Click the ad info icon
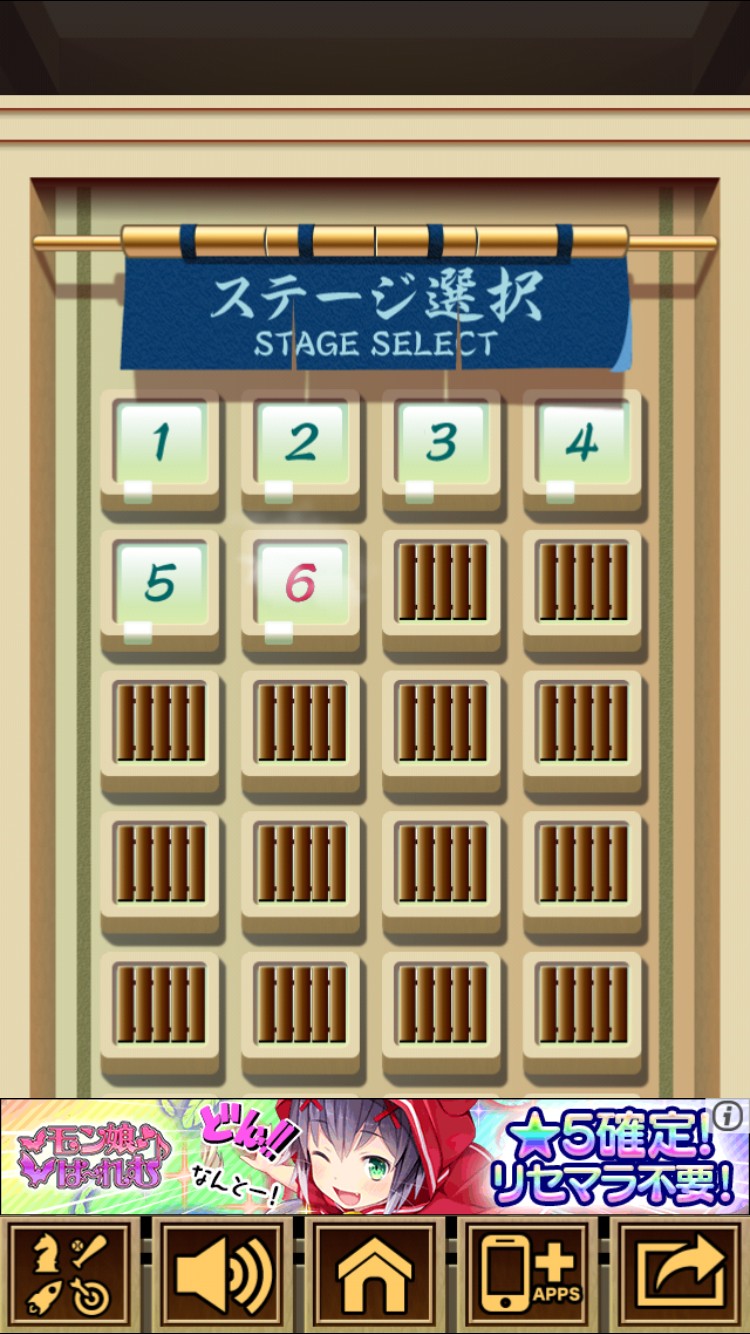Viewport: 750px width, 1334px height. [730, 1115]
